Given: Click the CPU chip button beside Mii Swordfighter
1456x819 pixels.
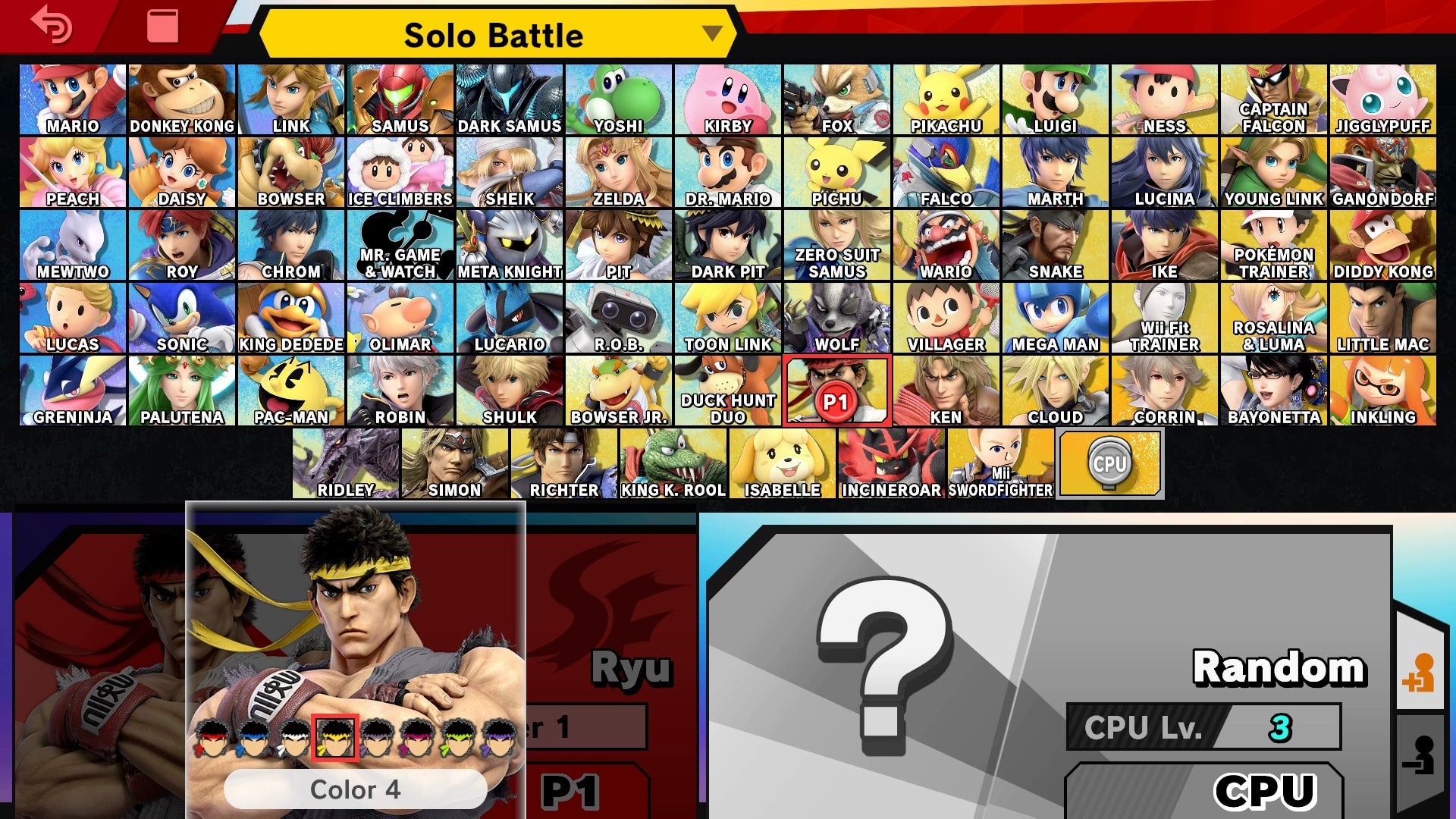Looking at the screenshot, I should (x=1109, y=463).
